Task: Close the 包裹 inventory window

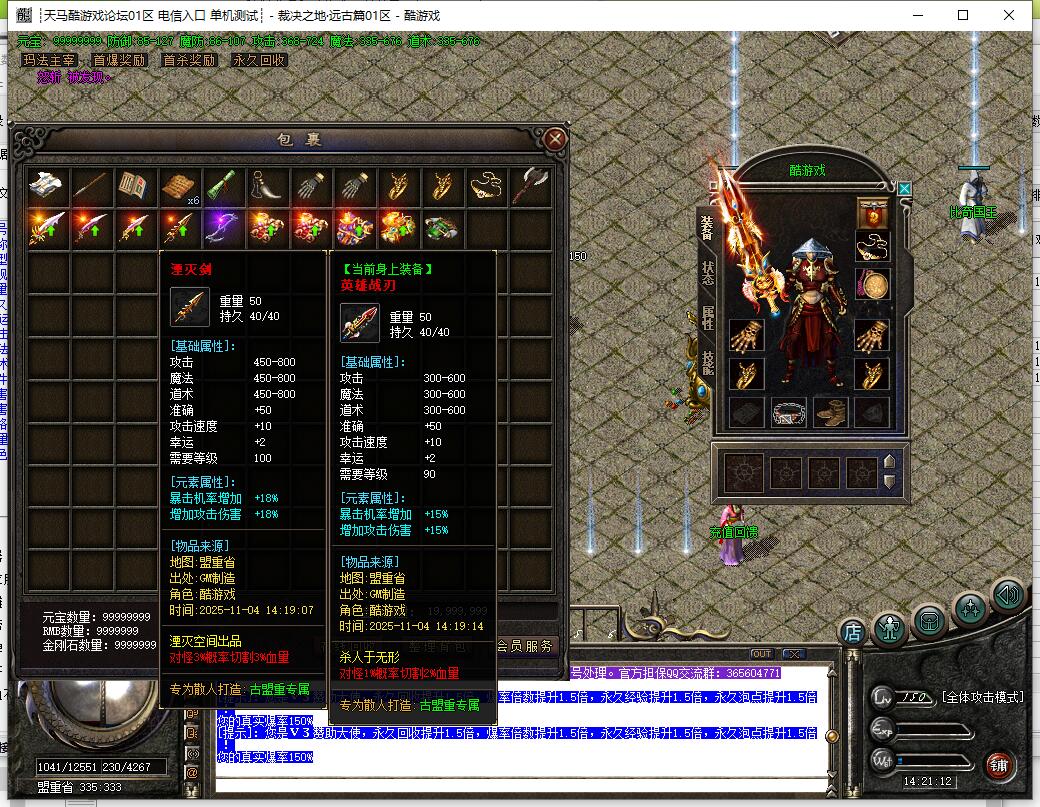Action: [556, 139]
